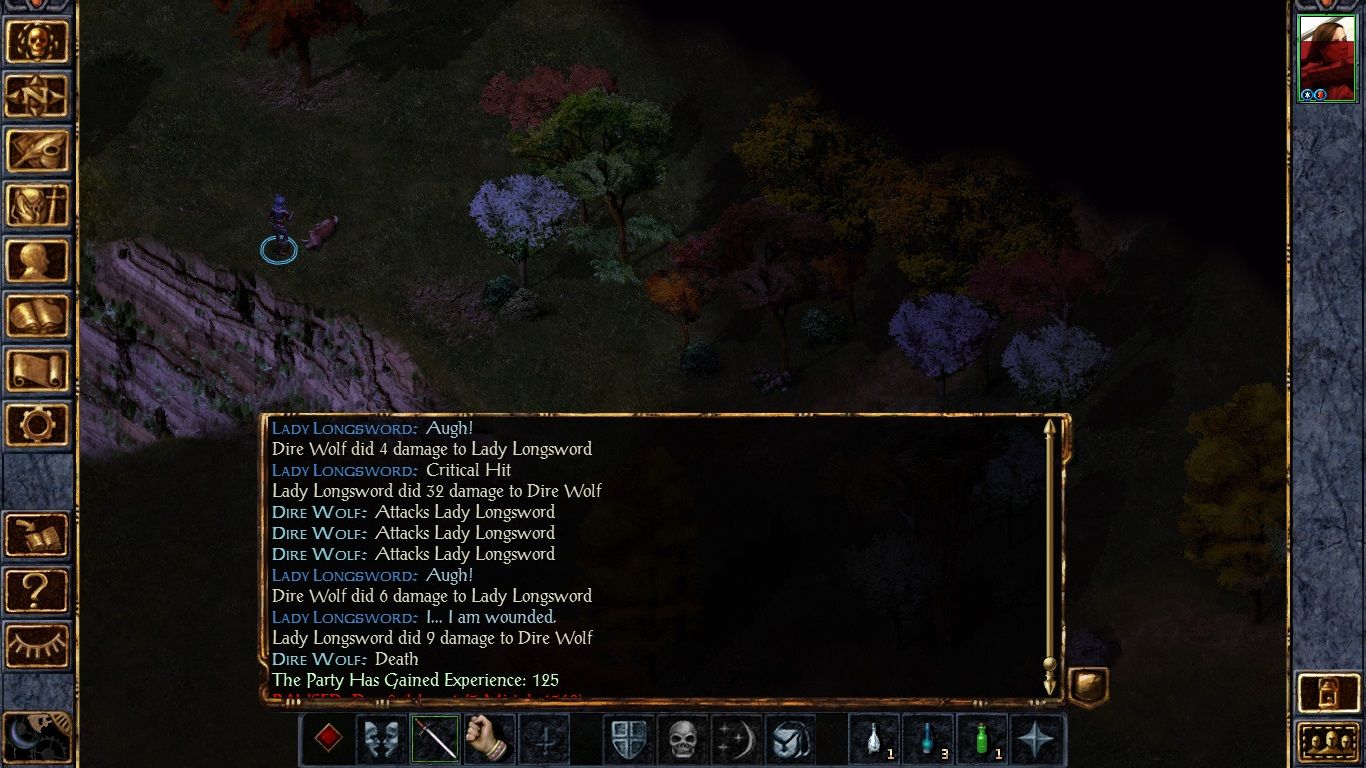The width and height of the screenshot is (1366, 768).
Task: Use the blue potion with count 3
Action: tap(928, 739)
